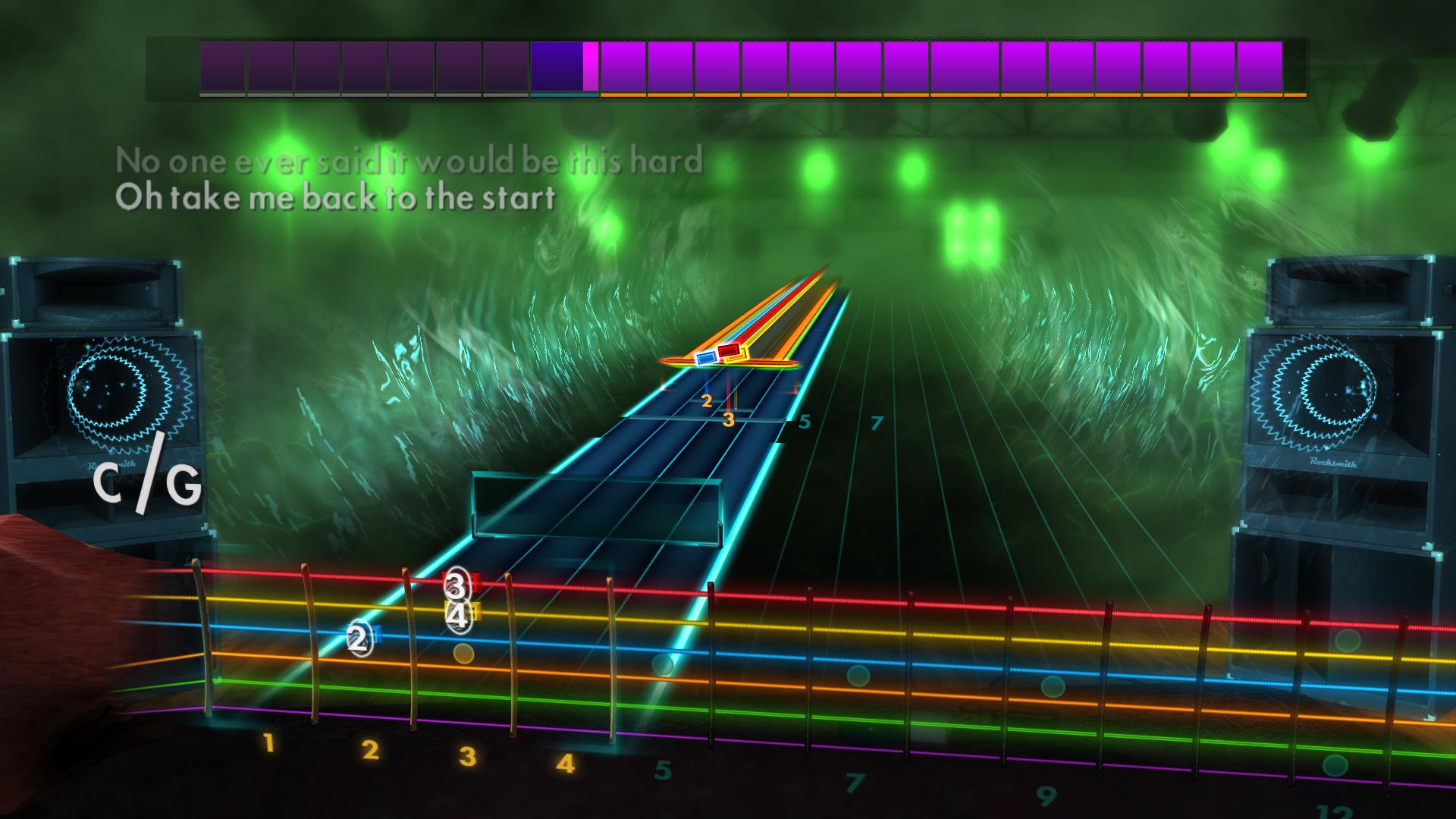The width and height of the screenshot is (1456, 819).
Task: Toggle the last timeline segment on the right
Action: pyautogui.click(x=1259, y=68)
